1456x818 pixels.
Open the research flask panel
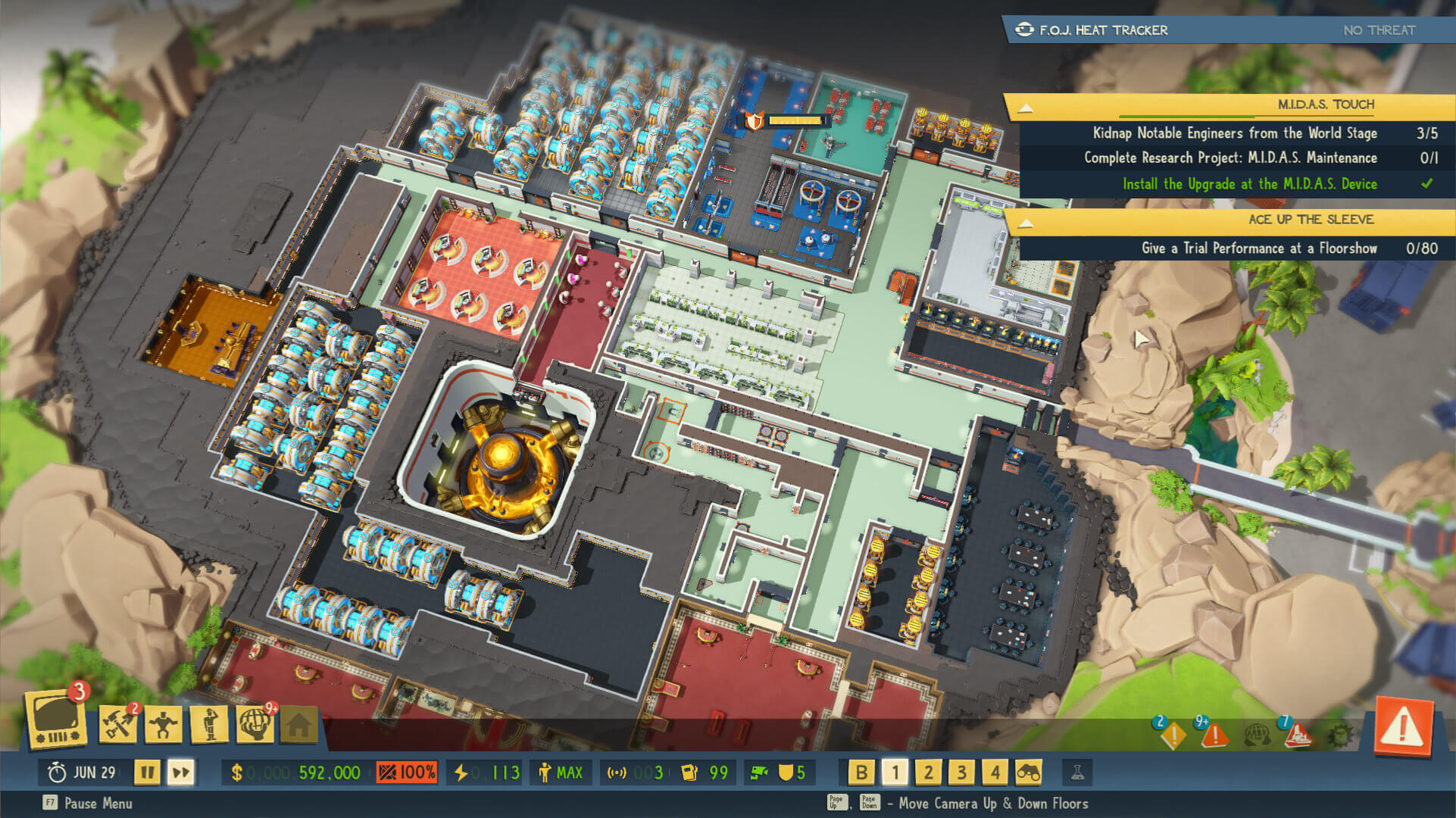[1079, 772]
